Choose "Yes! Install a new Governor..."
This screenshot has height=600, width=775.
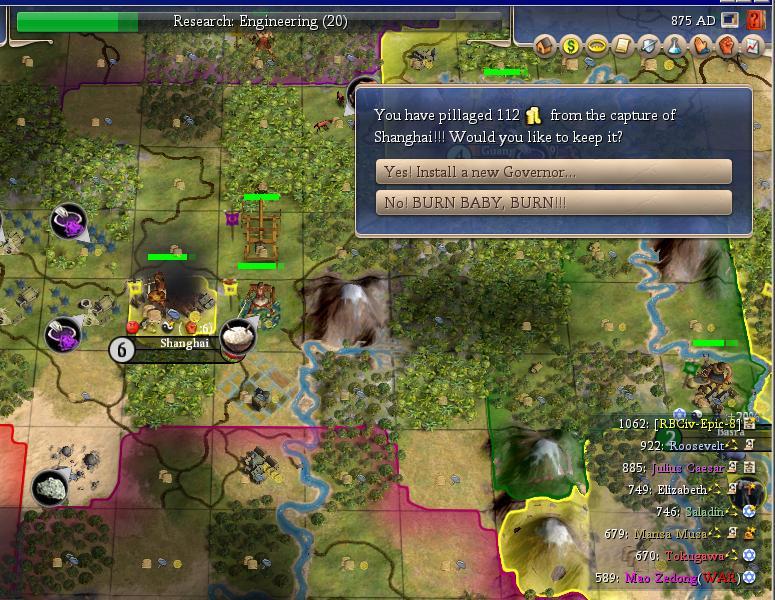[x=553, y=172]
